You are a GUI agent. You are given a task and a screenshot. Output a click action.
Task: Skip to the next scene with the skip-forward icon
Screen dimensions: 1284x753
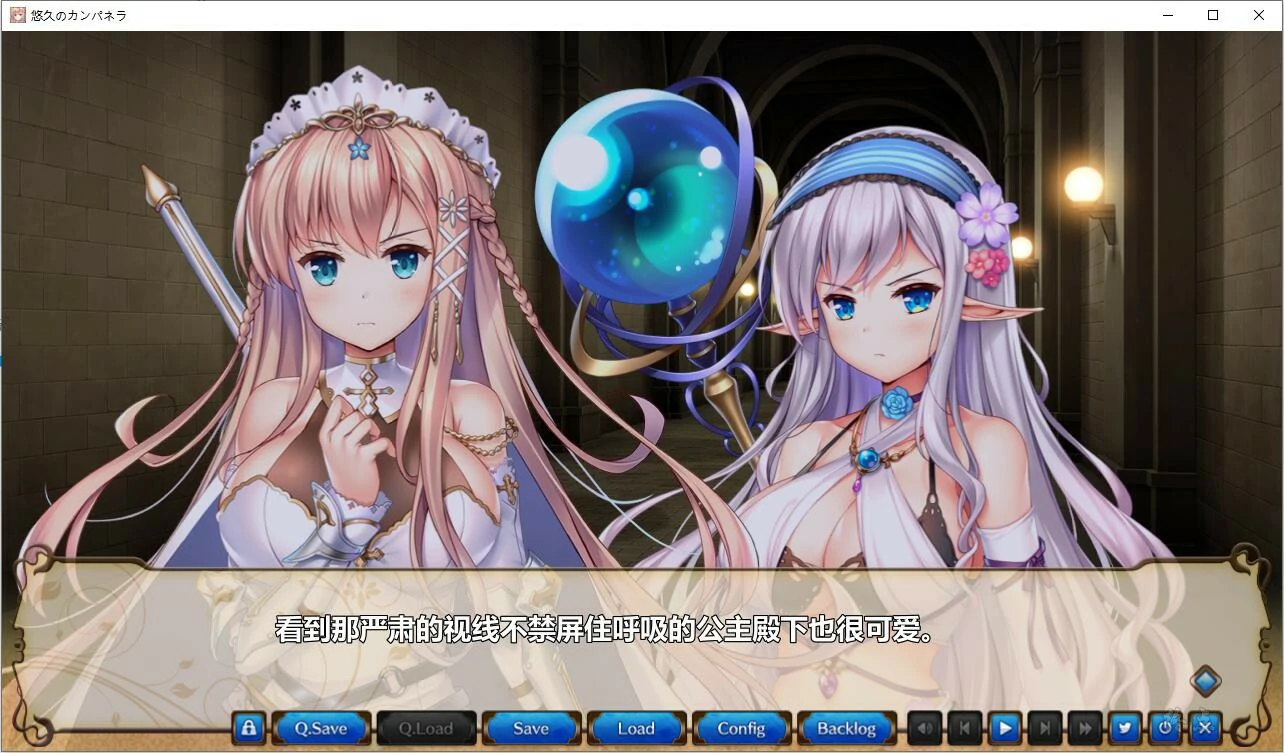click(x=1044, y=728)
